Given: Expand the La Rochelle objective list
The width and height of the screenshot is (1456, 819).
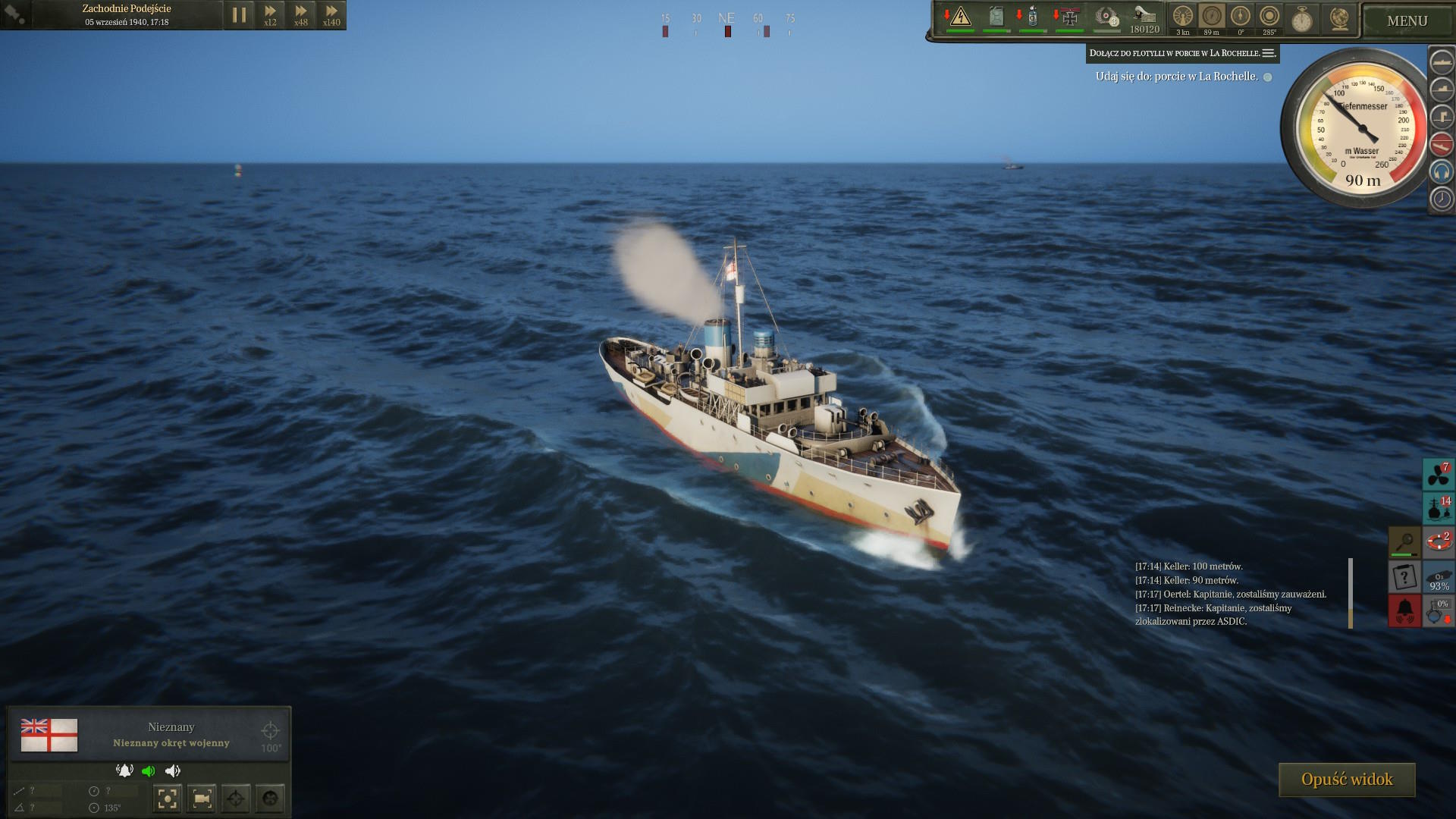Looking at the screenshot, I should (x=1269, y=53).
